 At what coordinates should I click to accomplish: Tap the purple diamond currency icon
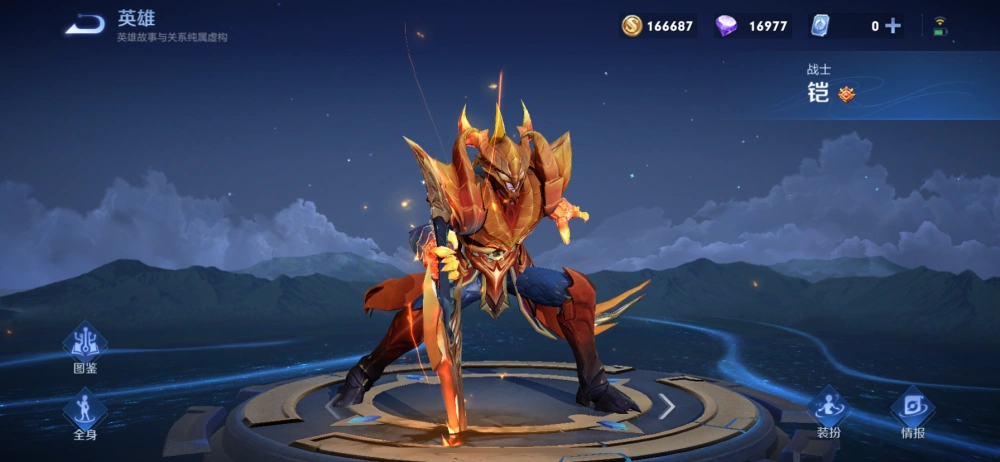726,26
